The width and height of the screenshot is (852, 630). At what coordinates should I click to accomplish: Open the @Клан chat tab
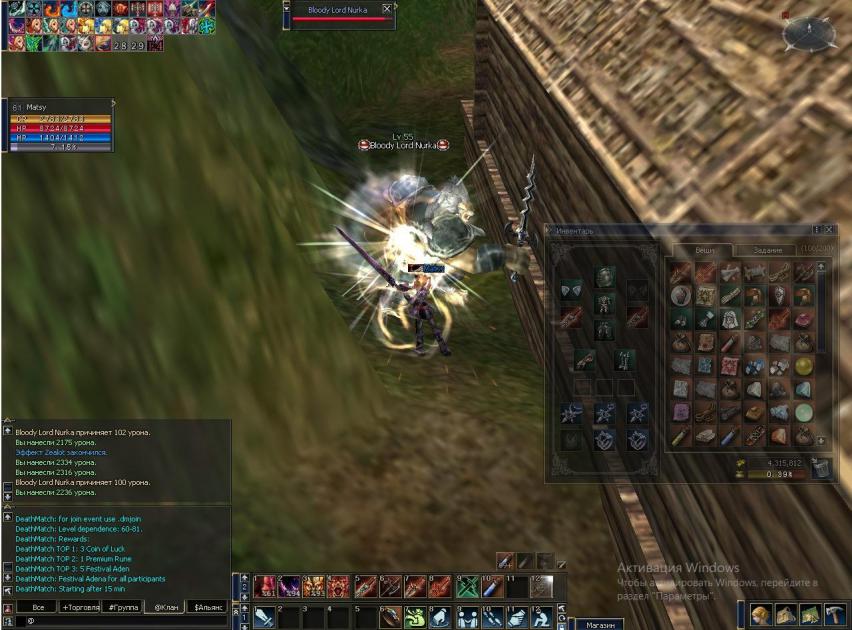165,607
